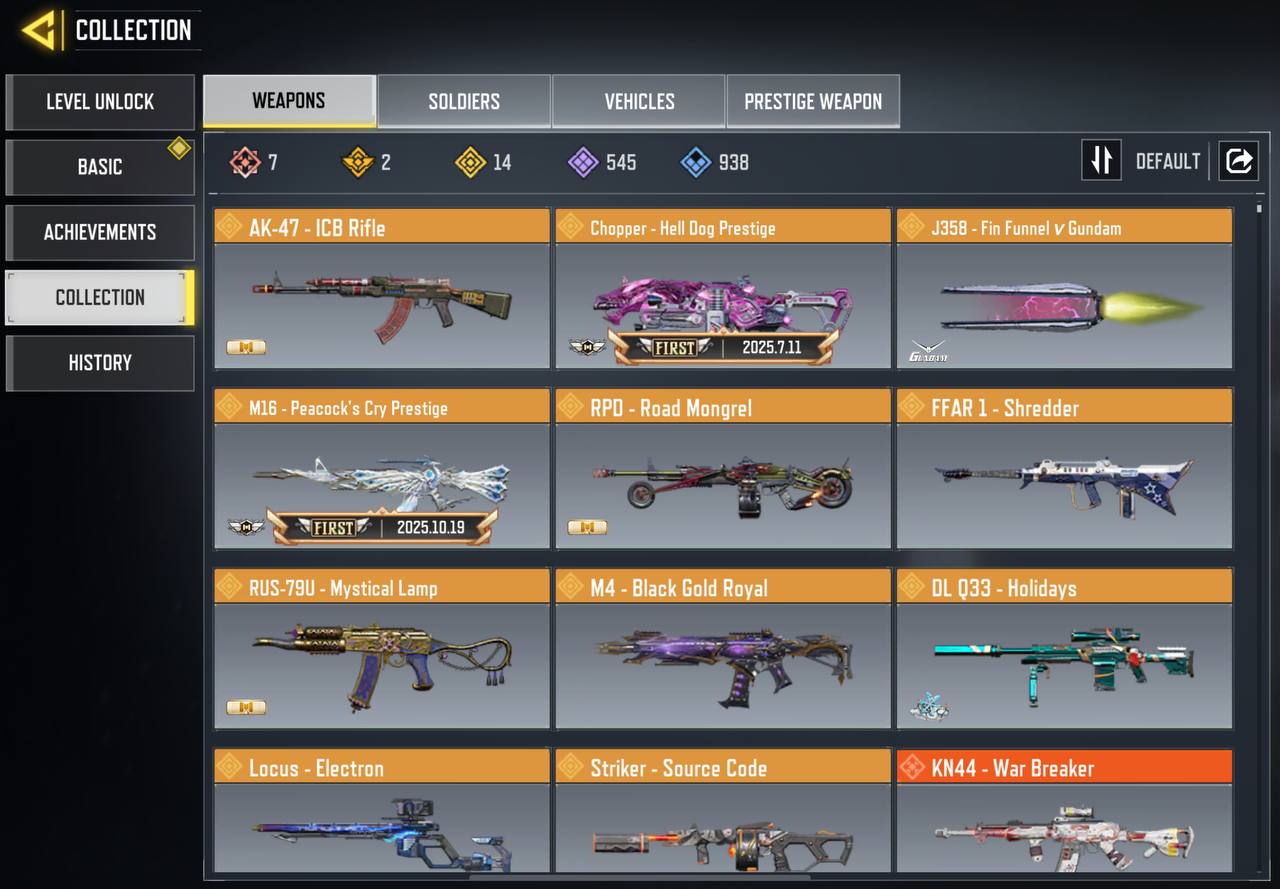
Task: Pick the RPD Road Mongrel card
Action: point(723,469)
